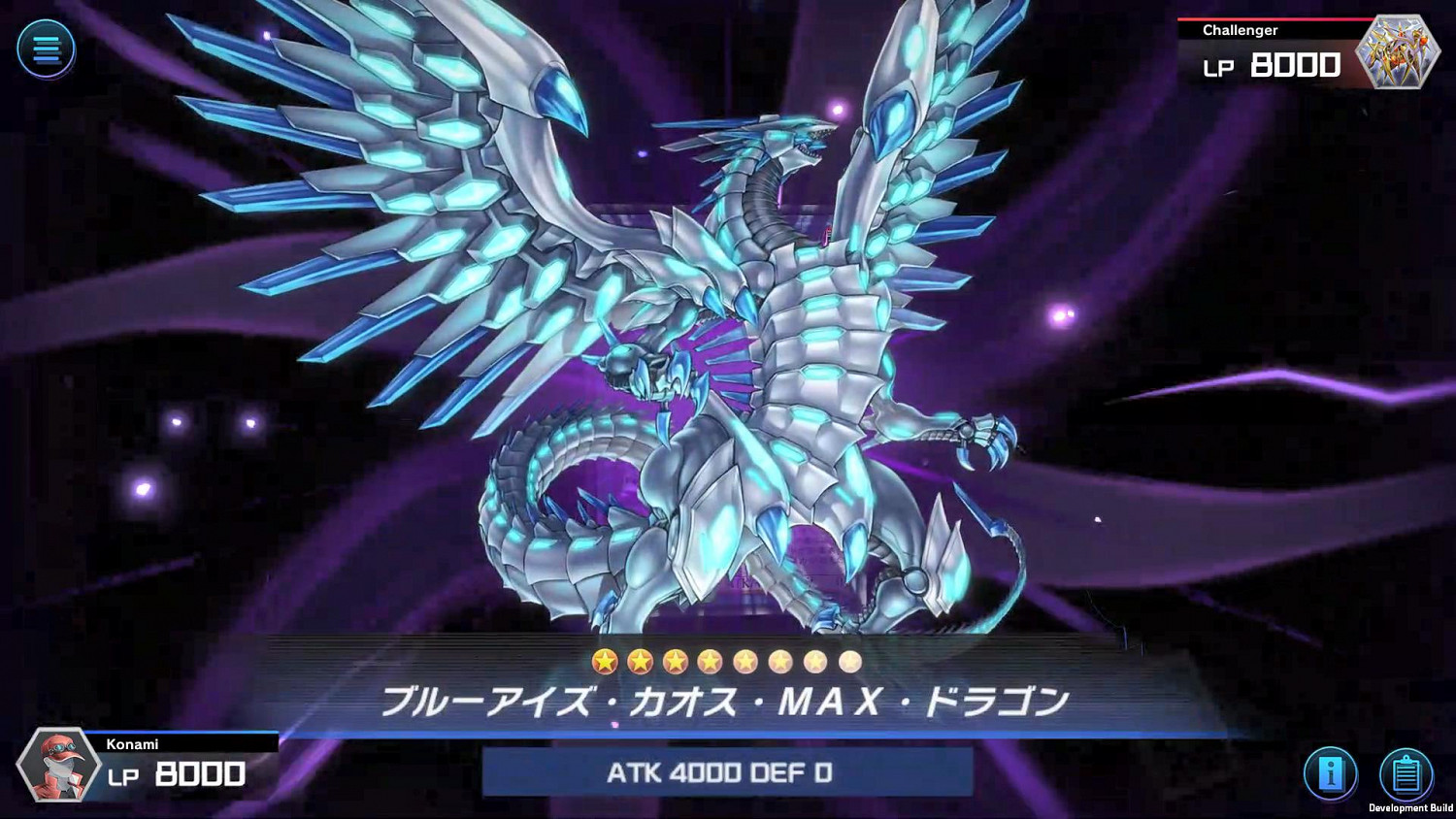
Task: Click Konami's LP 8000 counter
Action: click(175, 776)
